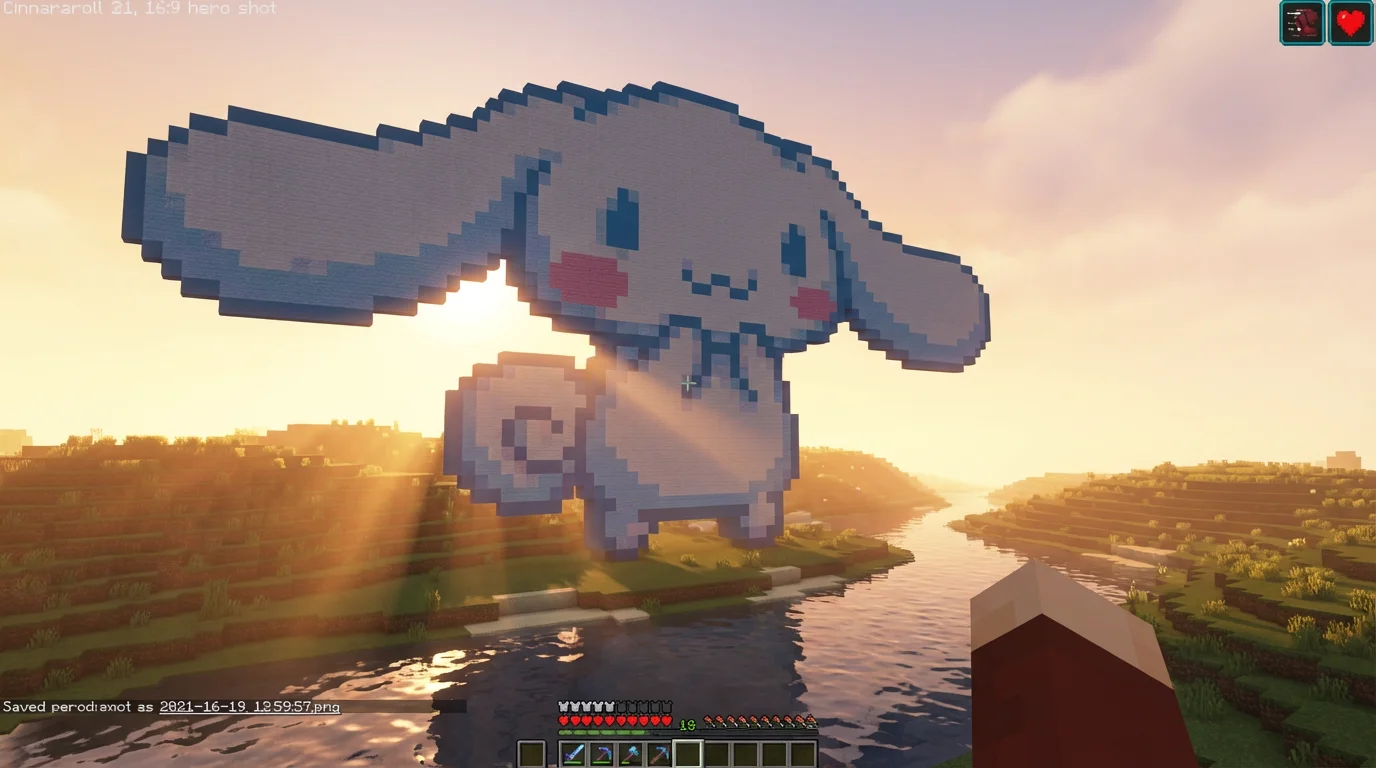Click the experience level number 18
The image size is (1376, 768).
pos(686,724)
